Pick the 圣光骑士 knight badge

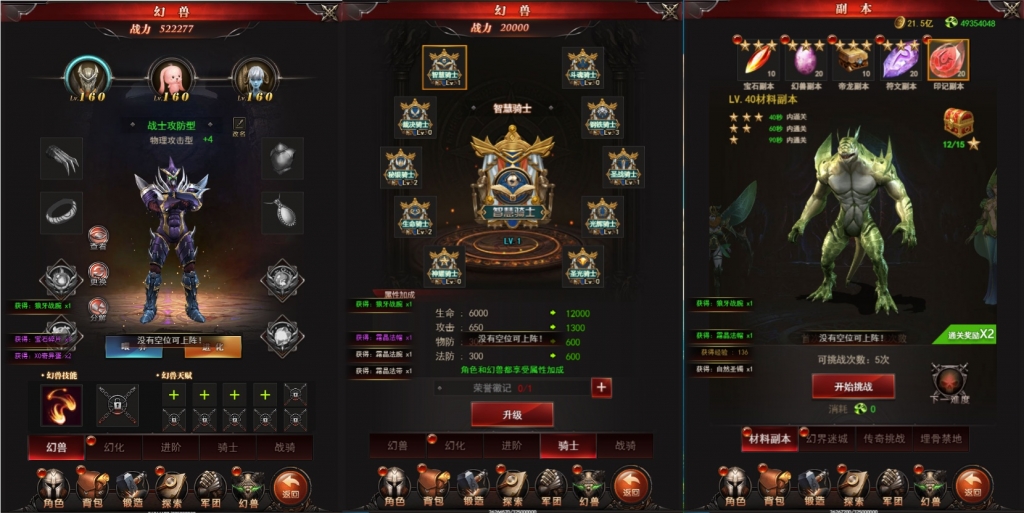(x=581, y=267)
